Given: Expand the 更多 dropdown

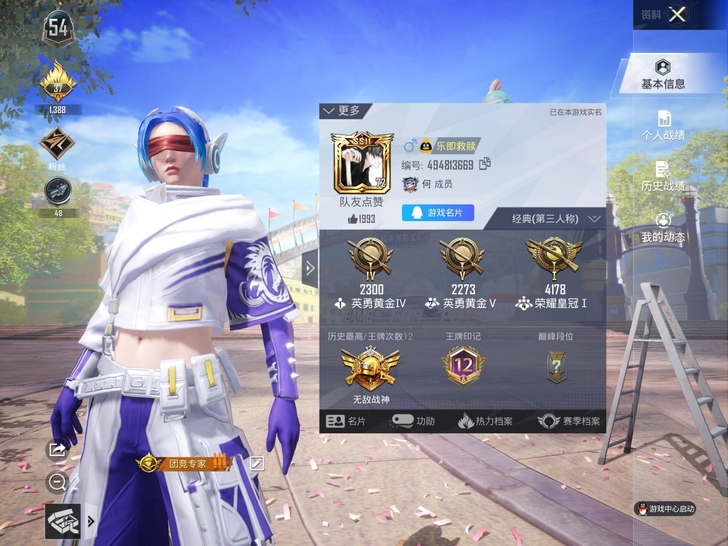Looking at the screenshot, I should (x=341, y=110).
